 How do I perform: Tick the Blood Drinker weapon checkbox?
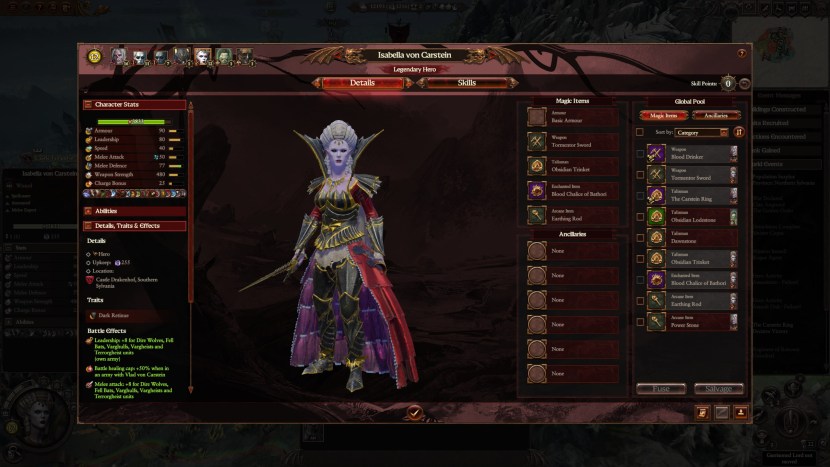click(640, 154)
